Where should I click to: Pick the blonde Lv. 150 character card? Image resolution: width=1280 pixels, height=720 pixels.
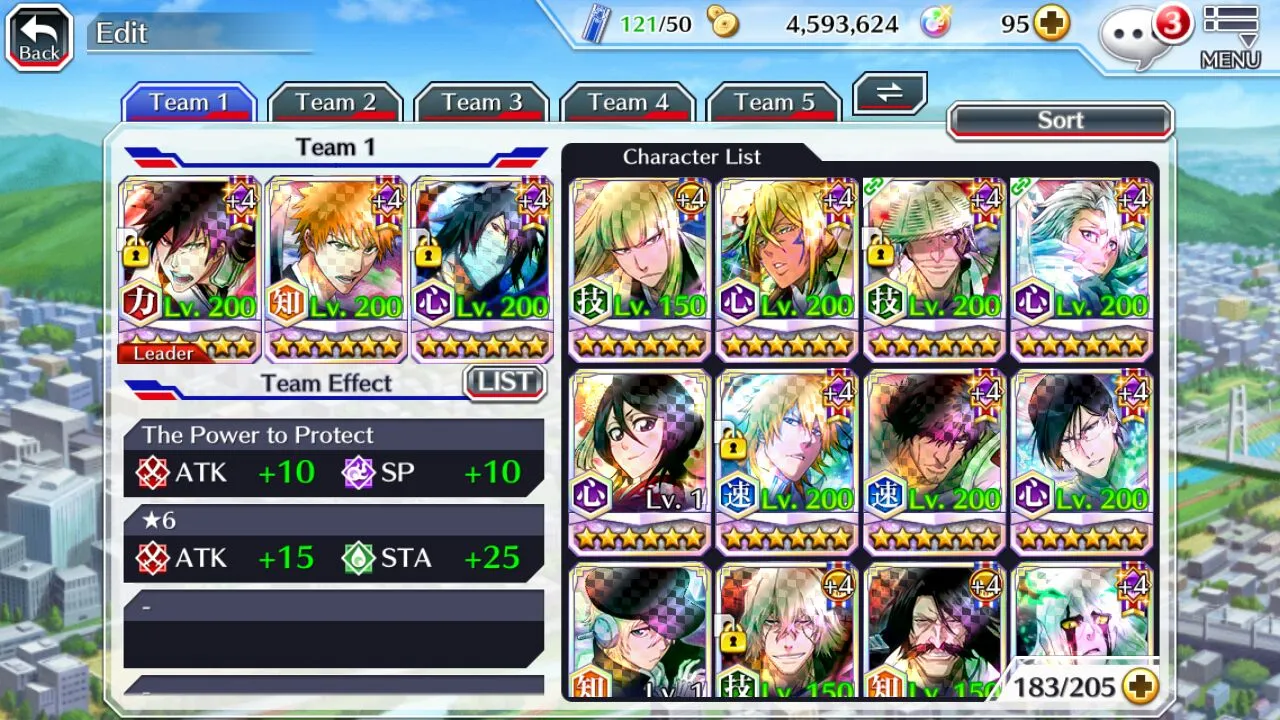pyautogui.click(x=640, y=268)
